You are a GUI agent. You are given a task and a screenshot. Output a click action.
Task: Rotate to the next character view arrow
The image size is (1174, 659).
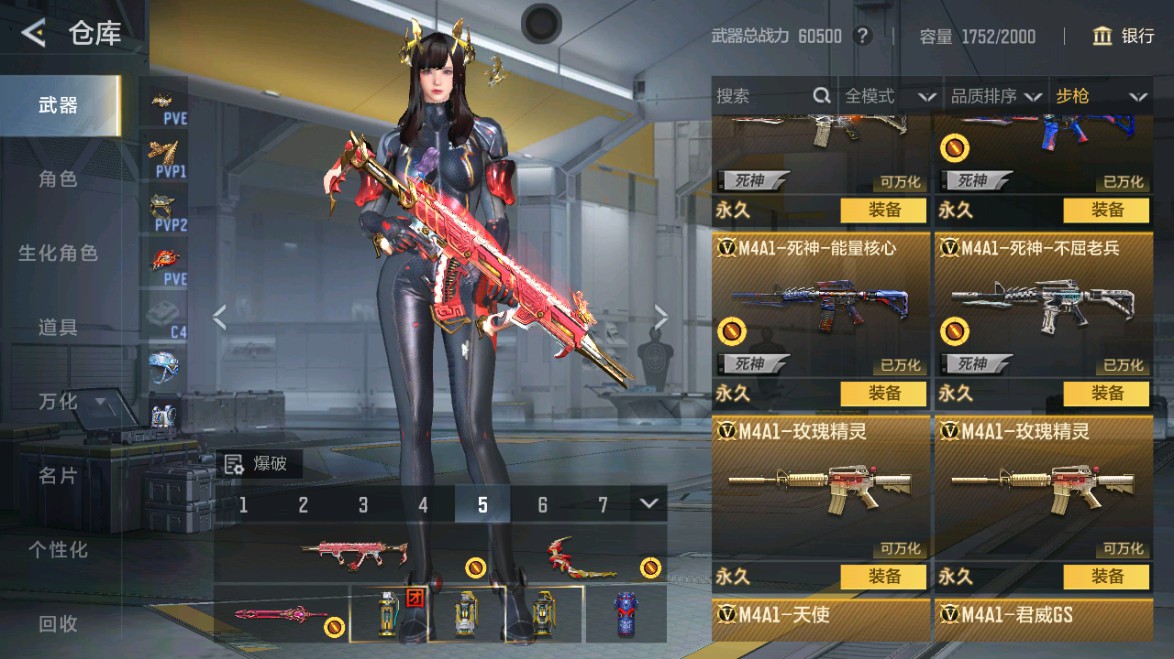click(660, 317)
